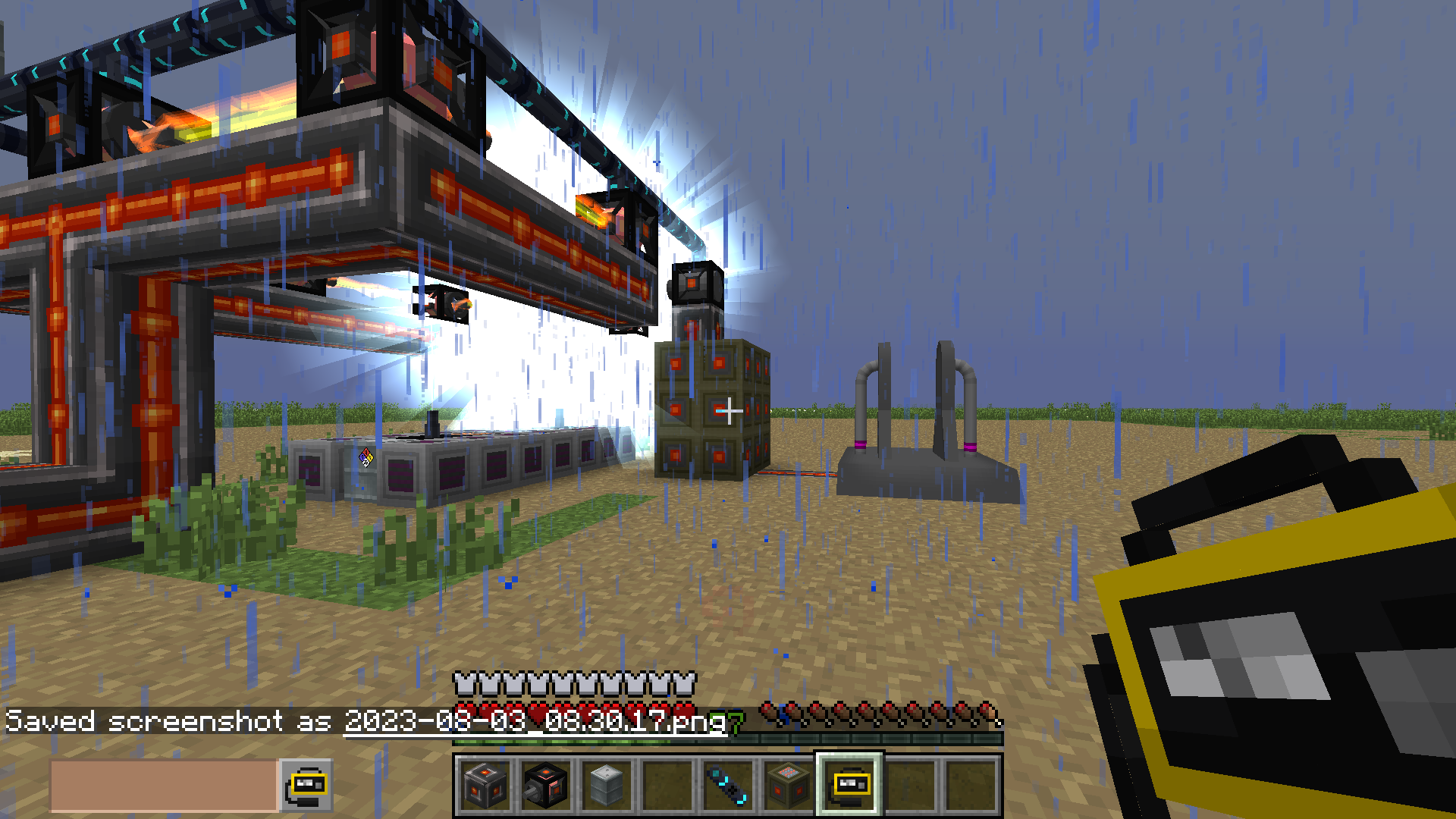Click the crosshair at screen center
This screenshot has height=819, width=1456.
tap(728, 409)
